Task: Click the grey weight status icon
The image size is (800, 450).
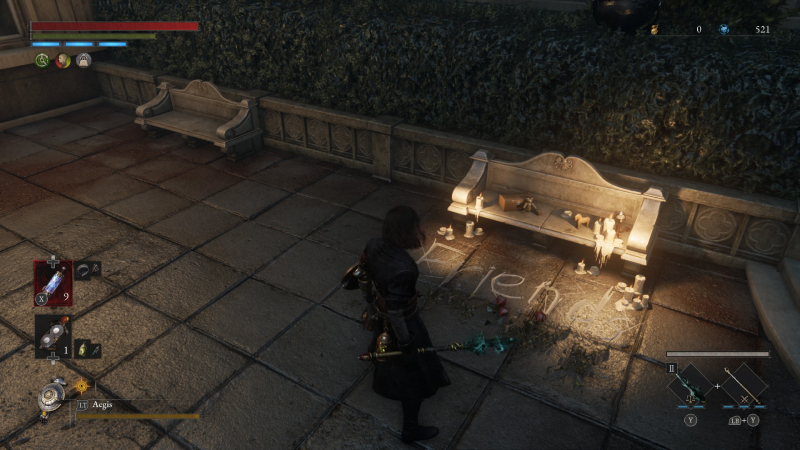Action: point(83,61)
